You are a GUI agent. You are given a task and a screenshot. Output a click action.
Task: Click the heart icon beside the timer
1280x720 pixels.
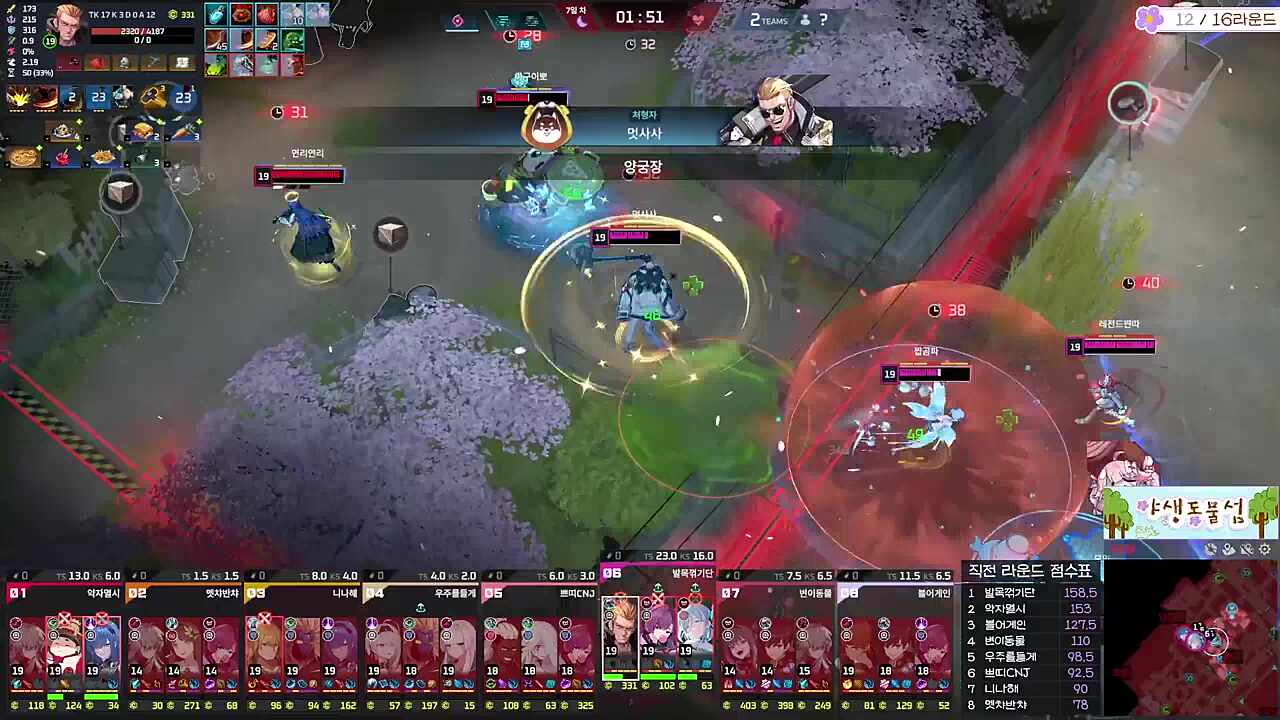(x=699, y=20)
